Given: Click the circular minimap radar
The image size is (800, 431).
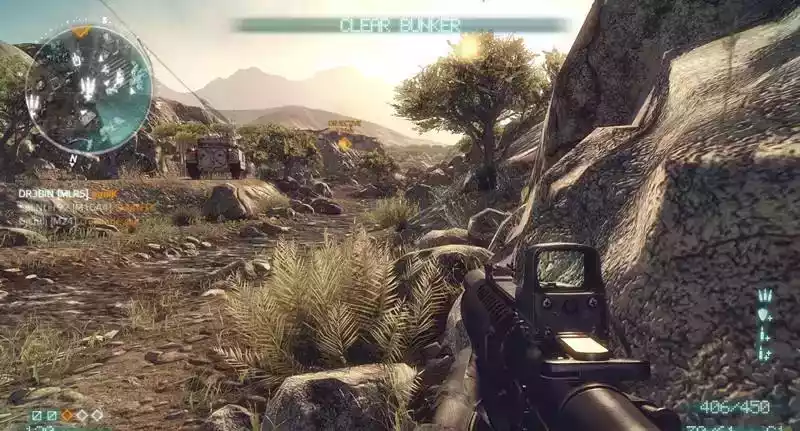Looking at the screenshot, I should [88, 90].
